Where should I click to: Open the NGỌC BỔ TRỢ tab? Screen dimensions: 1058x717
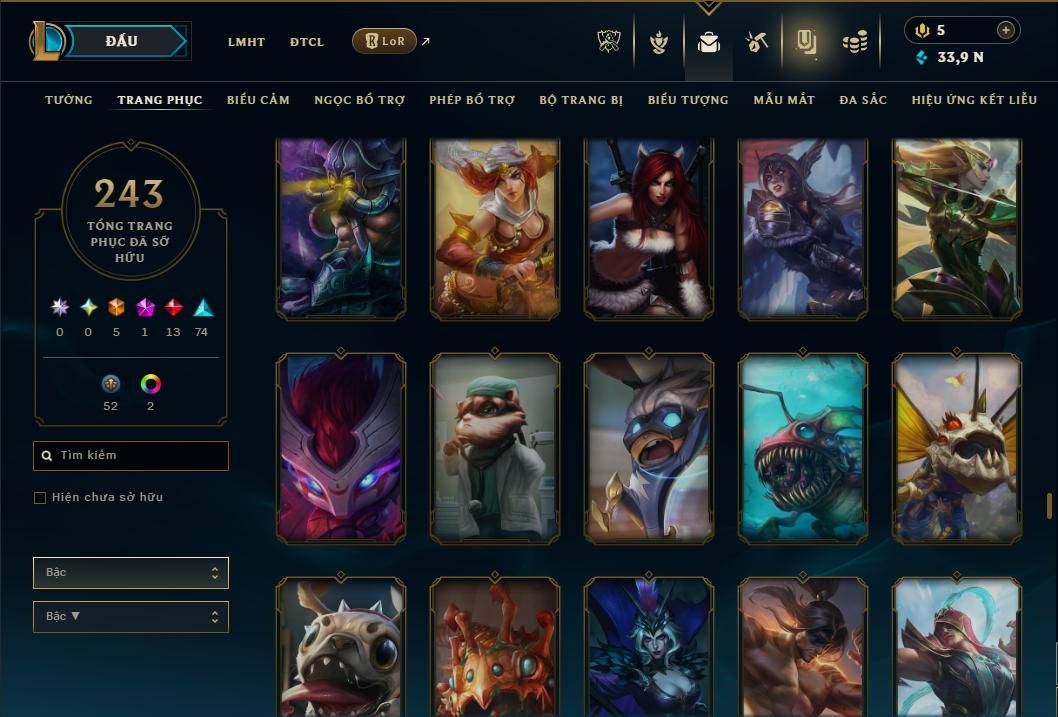point(359,100)
